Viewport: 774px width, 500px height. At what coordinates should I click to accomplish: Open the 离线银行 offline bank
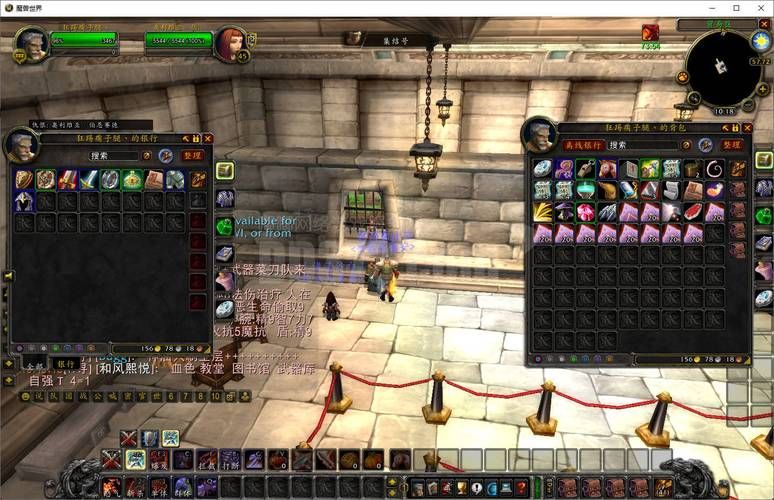click(582, 145)
